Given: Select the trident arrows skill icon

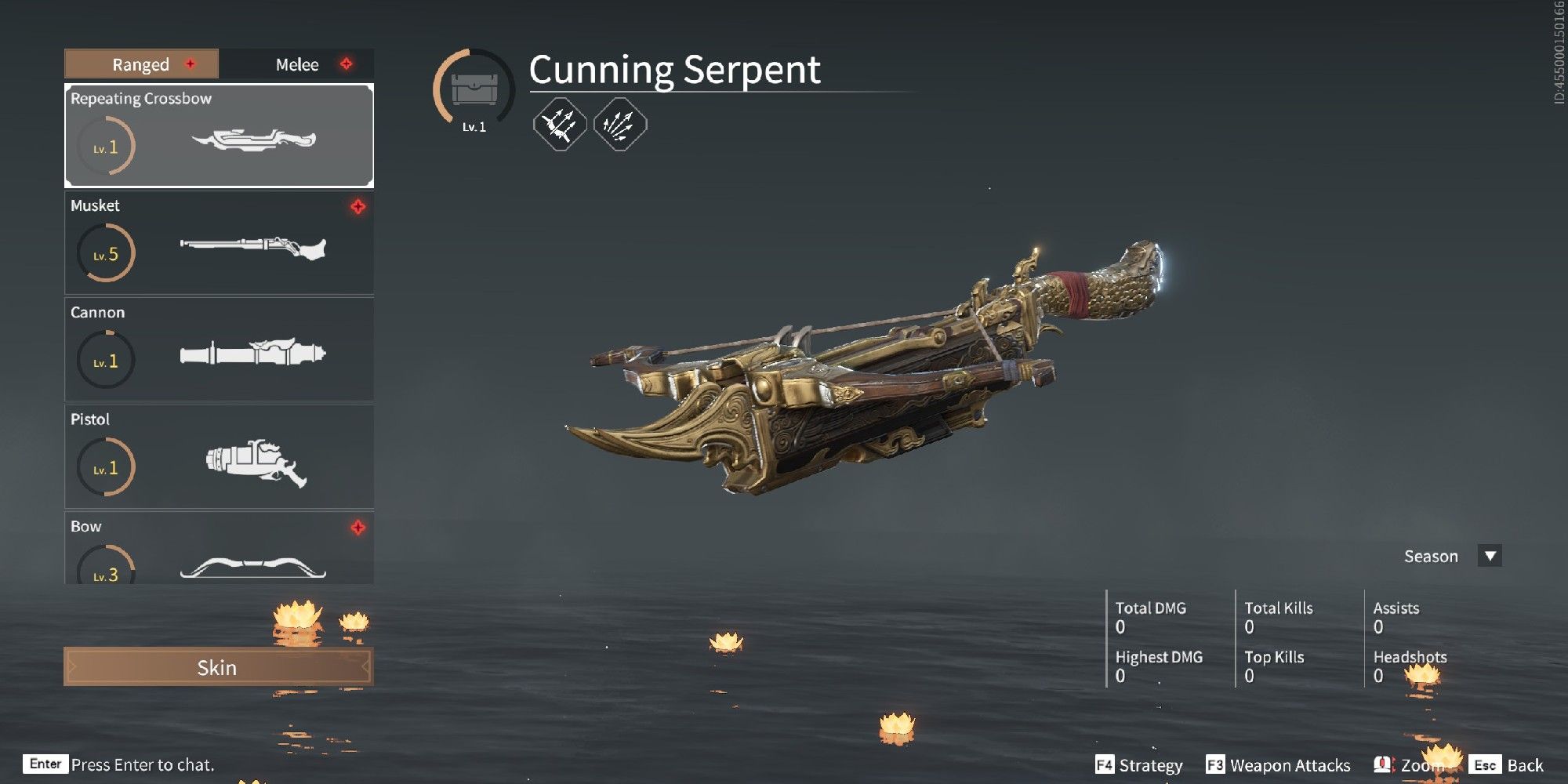Looking at the screenshot, I should [x=560, y=125].
